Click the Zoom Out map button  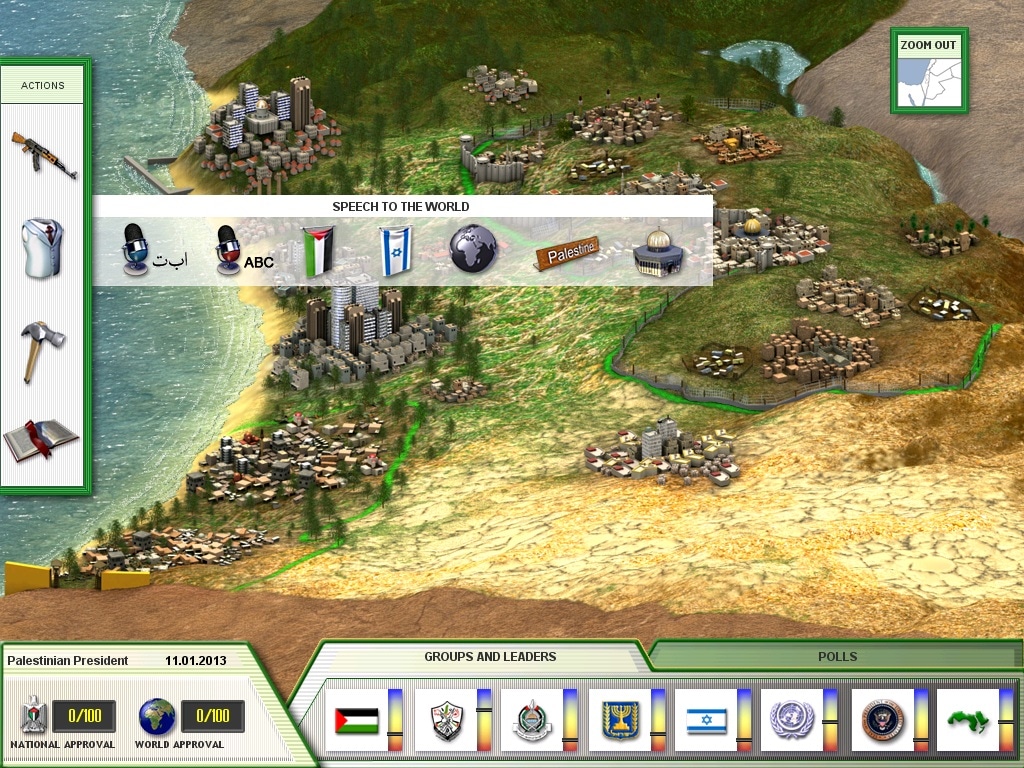click(x=929, y=71)
